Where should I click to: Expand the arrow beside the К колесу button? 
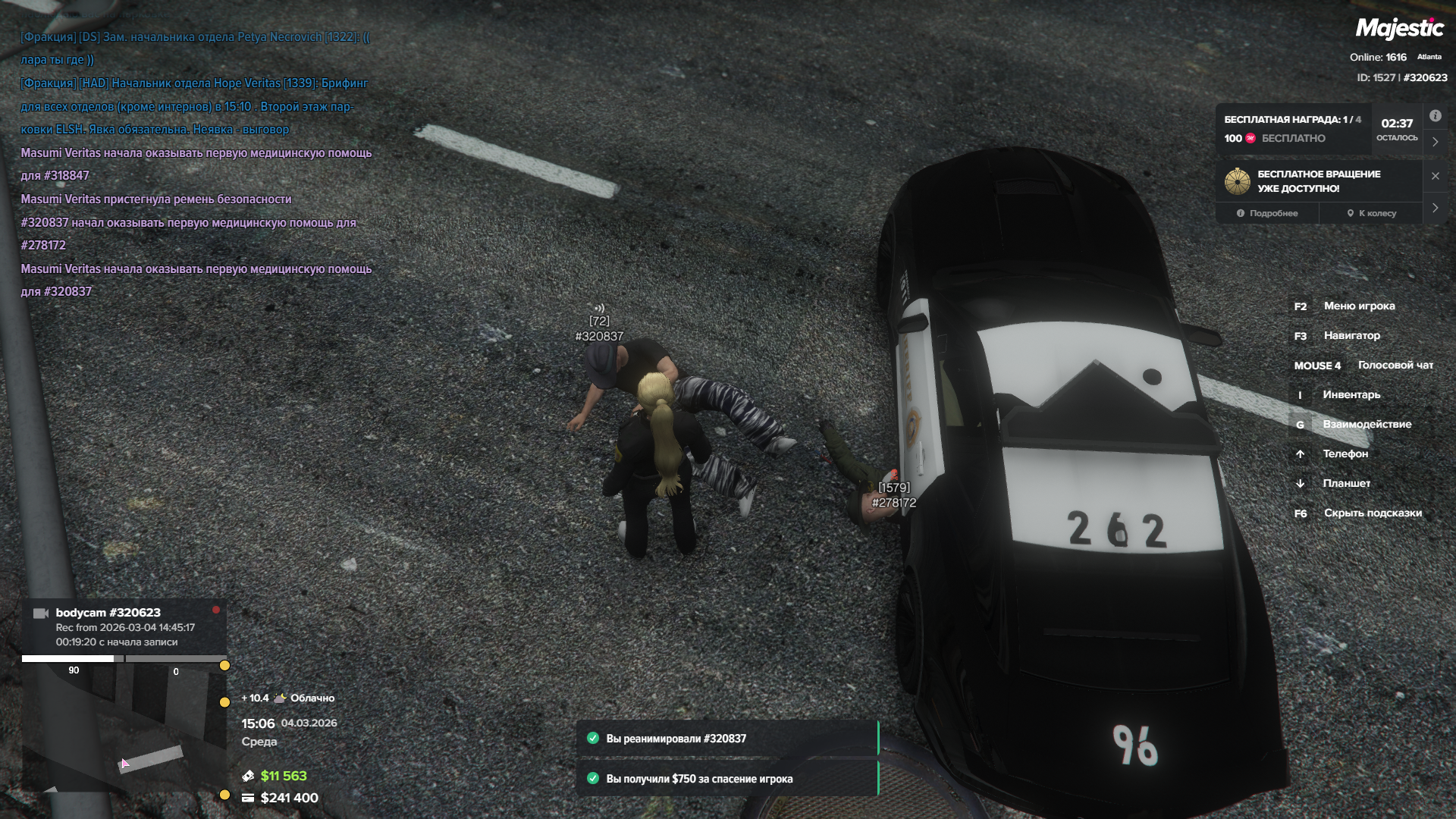point(1435,208)
